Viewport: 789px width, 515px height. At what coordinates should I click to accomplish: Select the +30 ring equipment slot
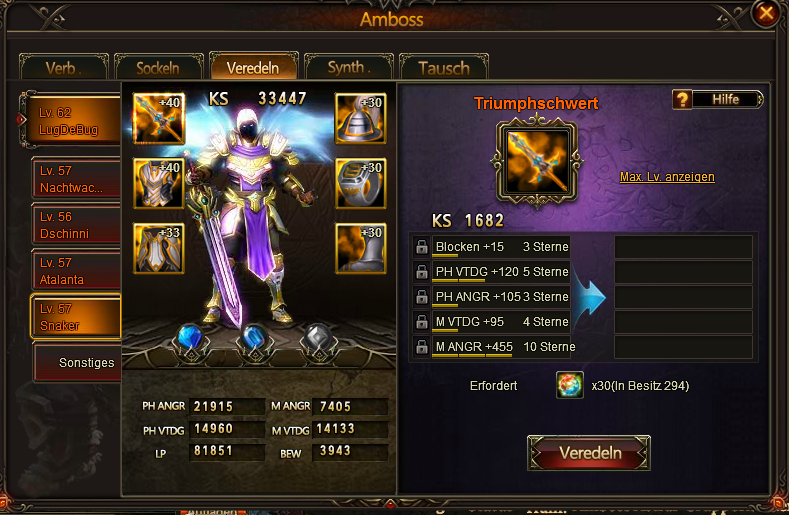tap(361, 184)
